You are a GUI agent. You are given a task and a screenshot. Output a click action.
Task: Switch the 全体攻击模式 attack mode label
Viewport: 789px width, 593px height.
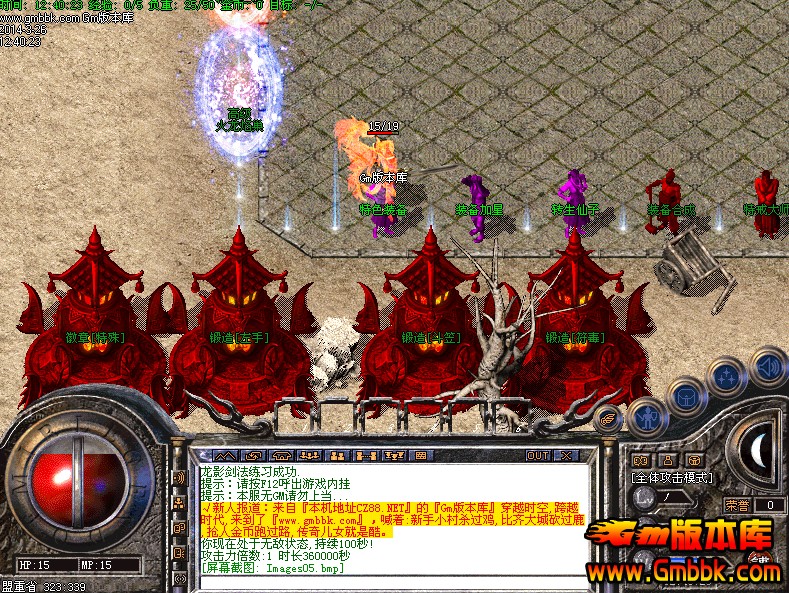coord(673,478)
